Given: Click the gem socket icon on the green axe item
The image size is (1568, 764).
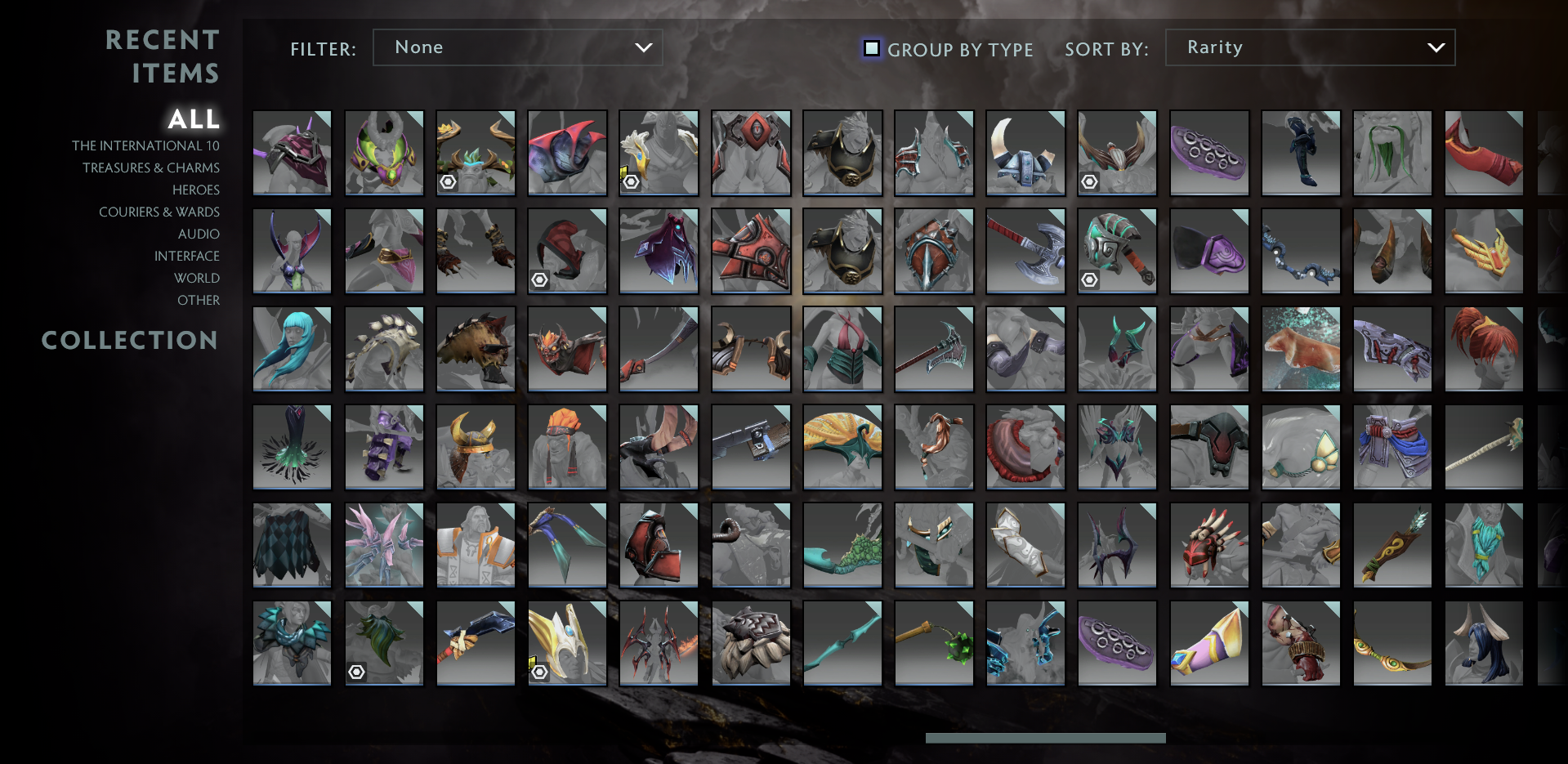Looking at the screenshot, I should (1089, 279).
